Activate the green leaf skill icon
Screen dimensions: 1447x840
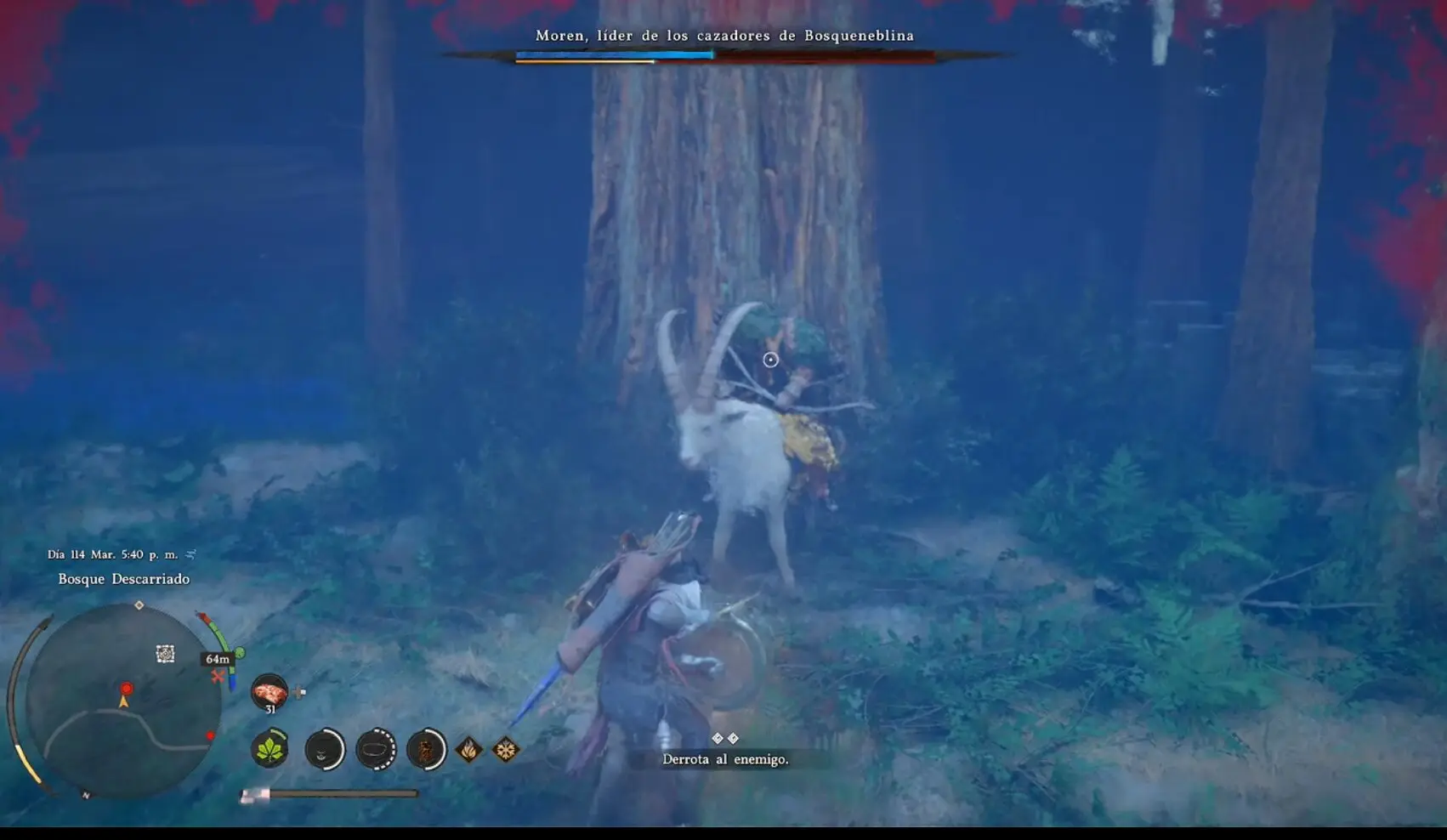[x=270, y=750]
